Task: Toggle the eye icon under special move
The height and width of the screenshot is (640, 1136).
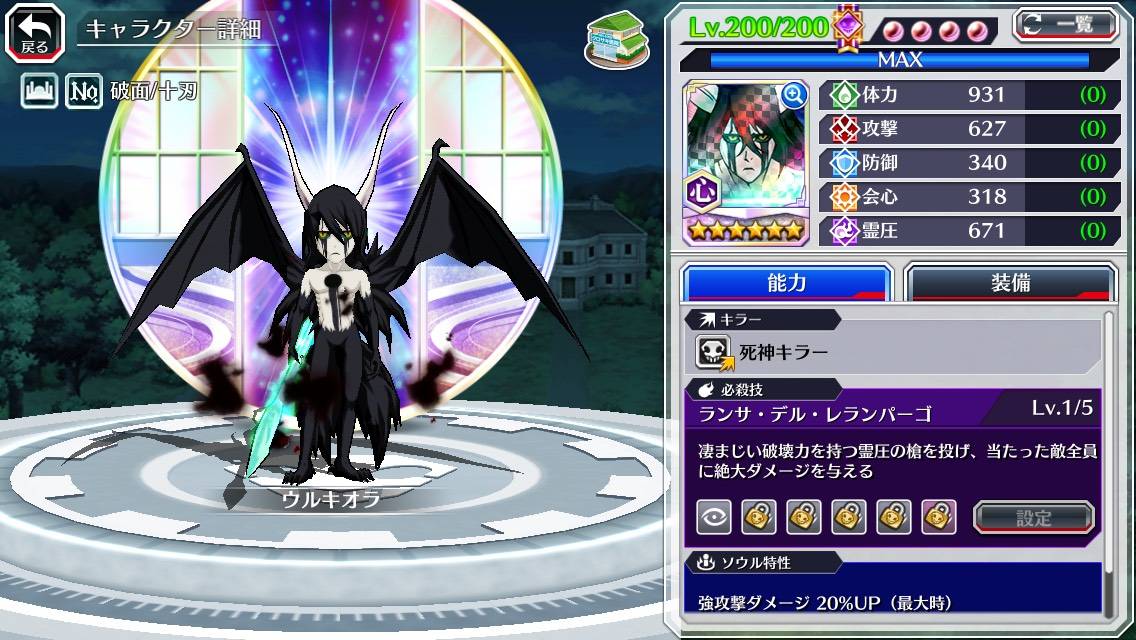Action: click(x=713, y=517)
